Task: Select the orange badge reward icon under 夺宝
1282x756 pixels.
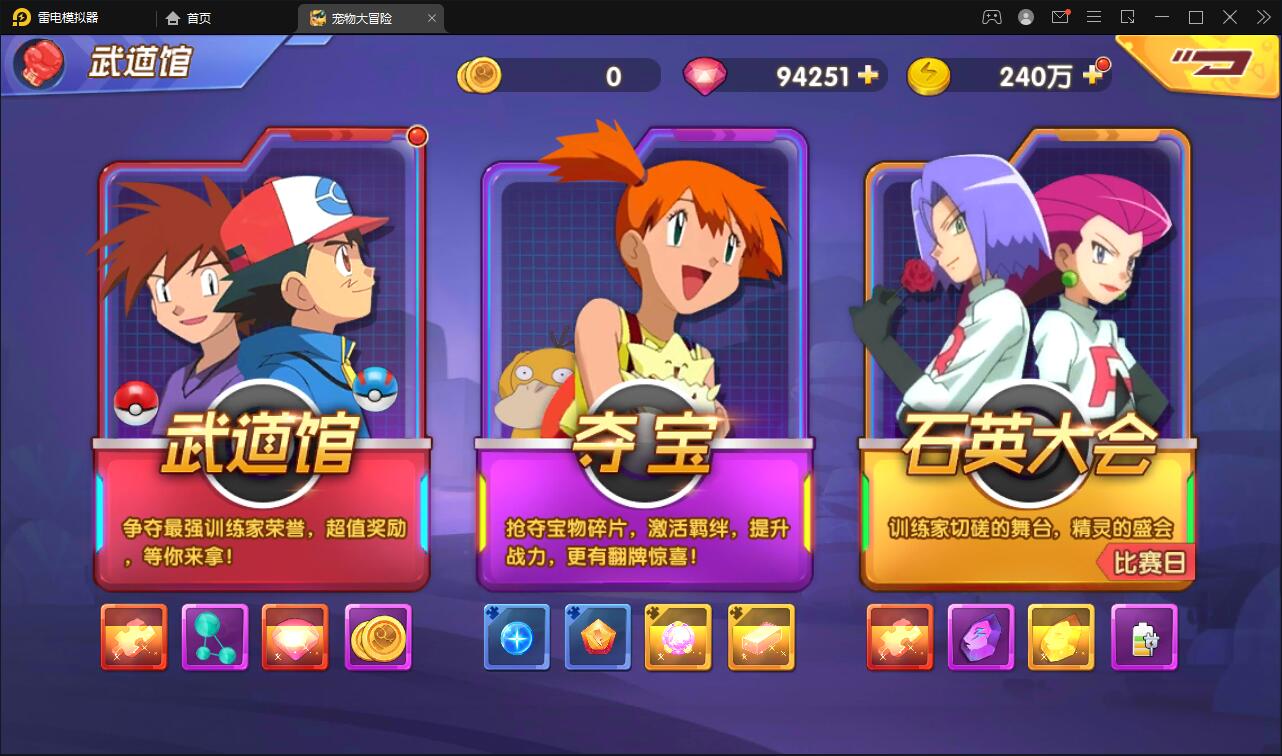Action: coord(598,637)
